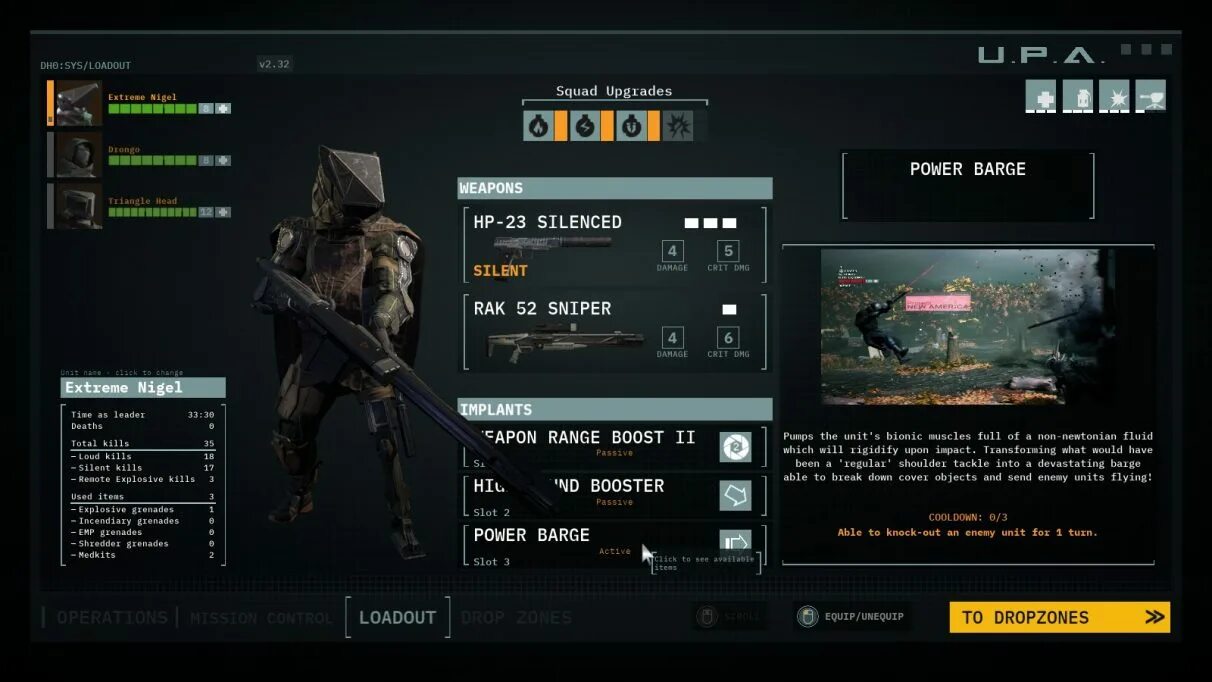
Task: Open the Operations tab
Action: tap(112, 618)
